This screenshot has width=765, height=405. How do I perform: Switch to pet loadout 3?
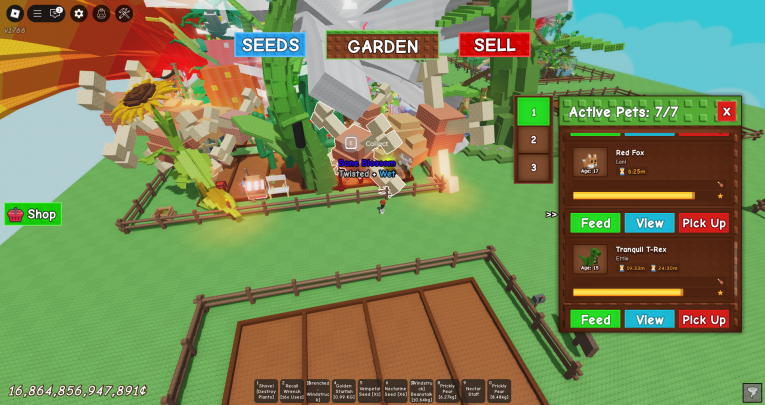(x=534, y=167)
